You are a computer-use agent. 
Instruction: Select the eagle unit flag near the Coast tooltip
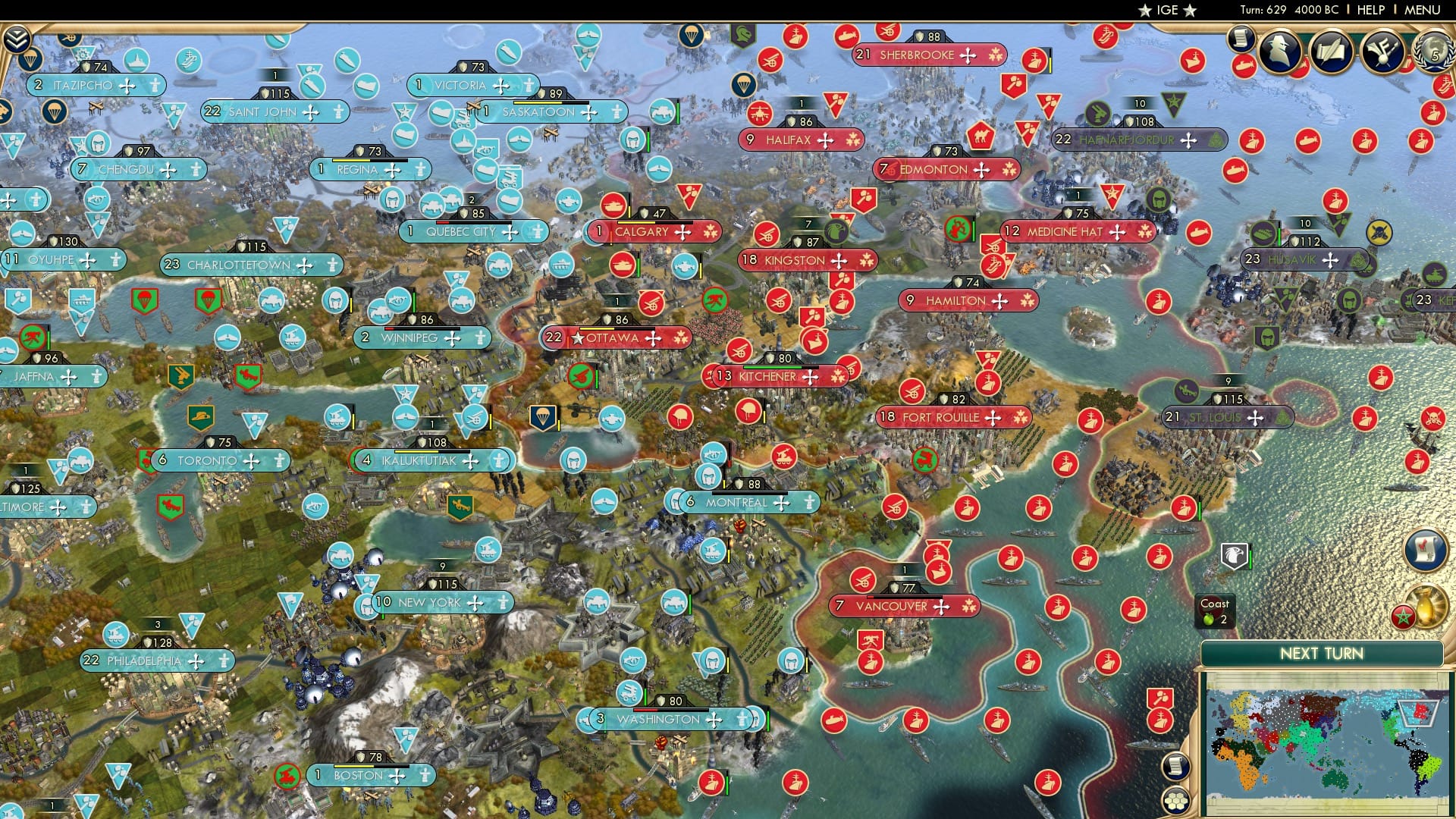coord(1234,554)
